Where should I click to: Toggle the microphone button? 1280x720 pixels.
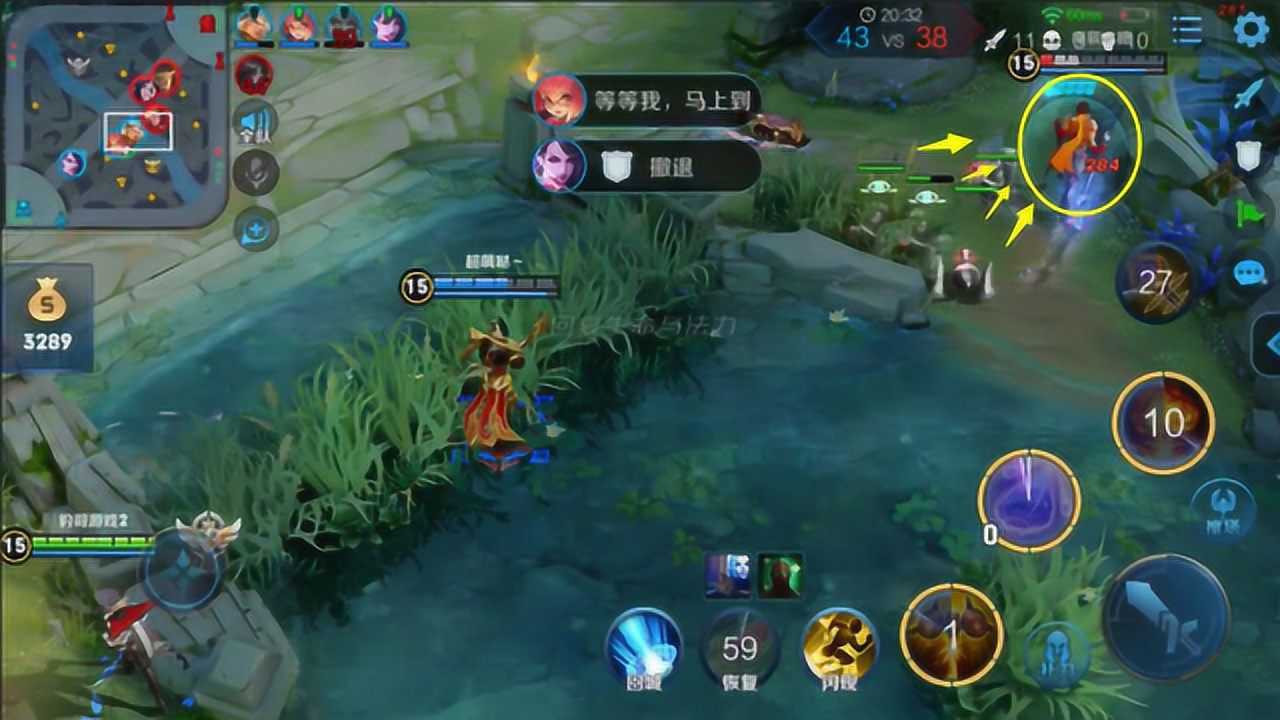click(x=255, y=174)
